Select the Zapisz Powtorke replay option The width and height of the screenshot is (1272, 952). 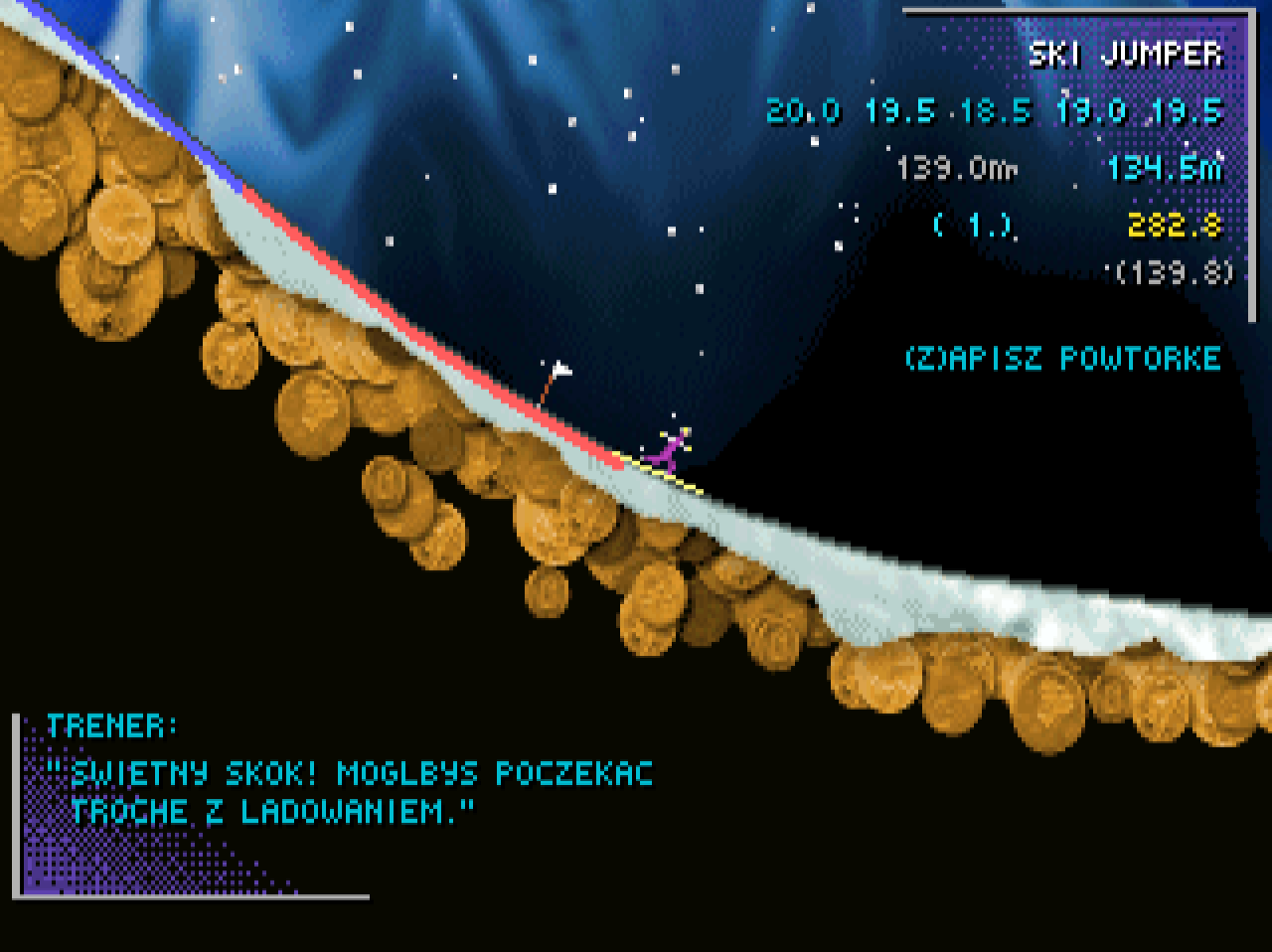(1061, 358)
